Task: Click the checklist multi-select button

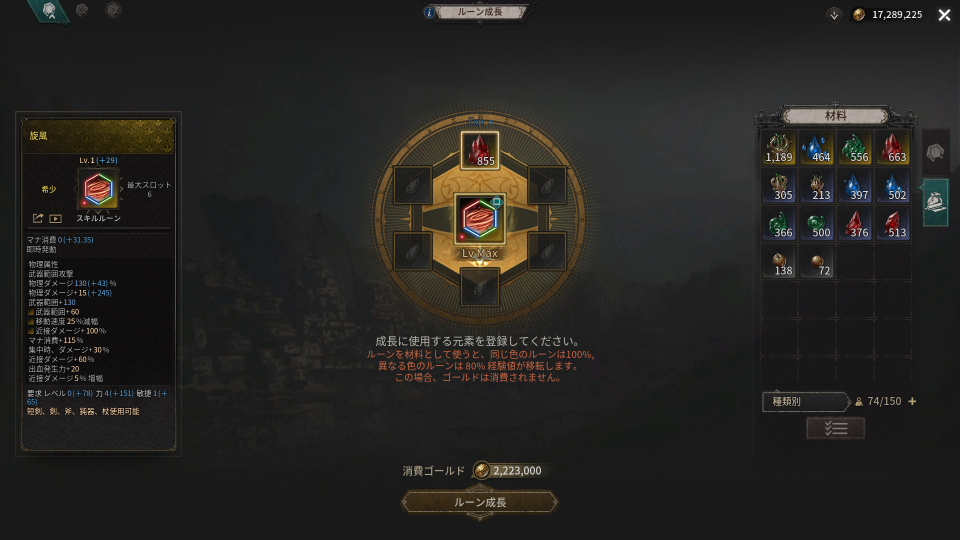Action: (835, 428)
